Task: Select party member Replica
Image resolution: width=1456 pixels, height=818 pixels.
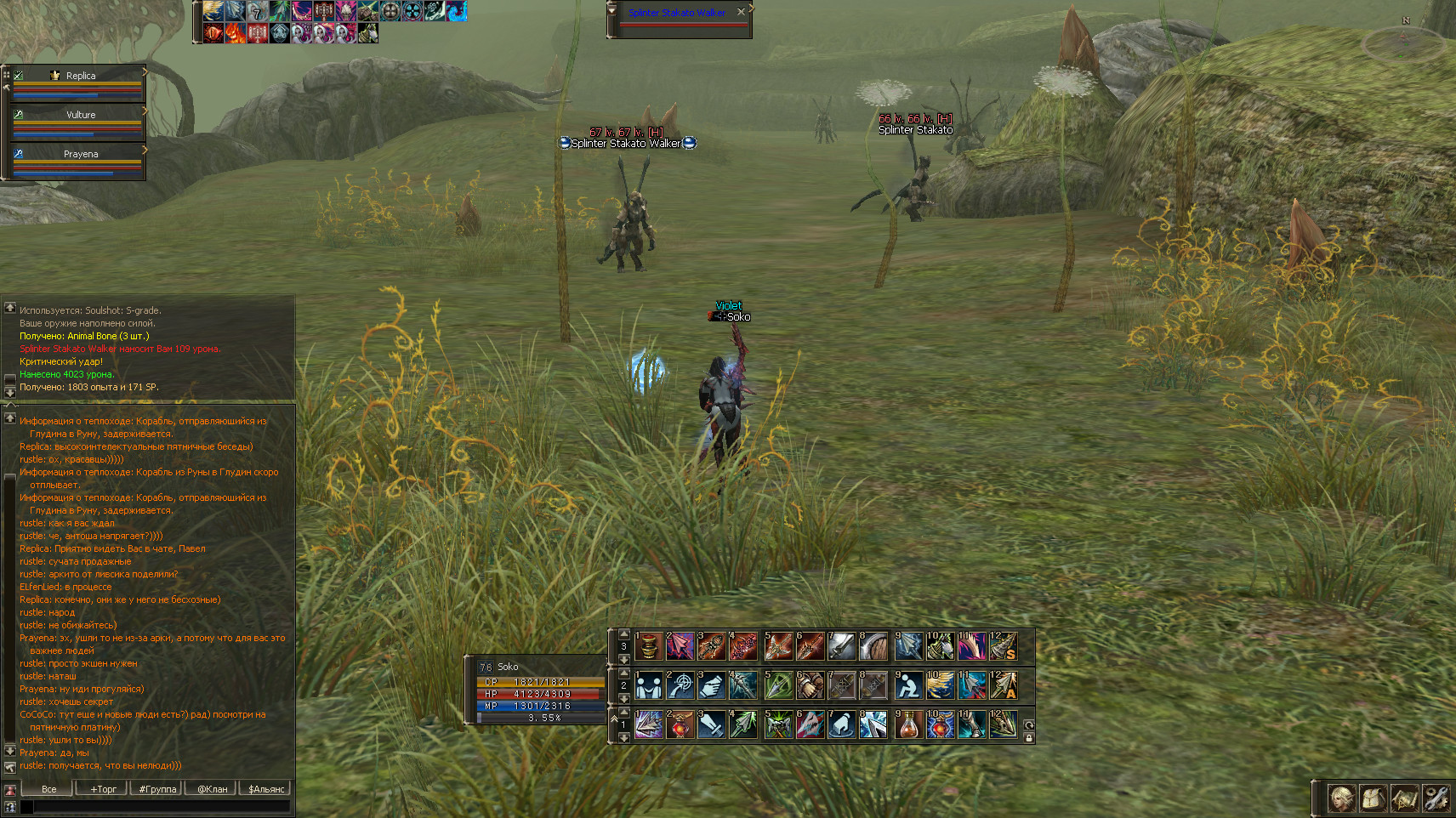Action: pyautogui.click(x=80, y=76)
